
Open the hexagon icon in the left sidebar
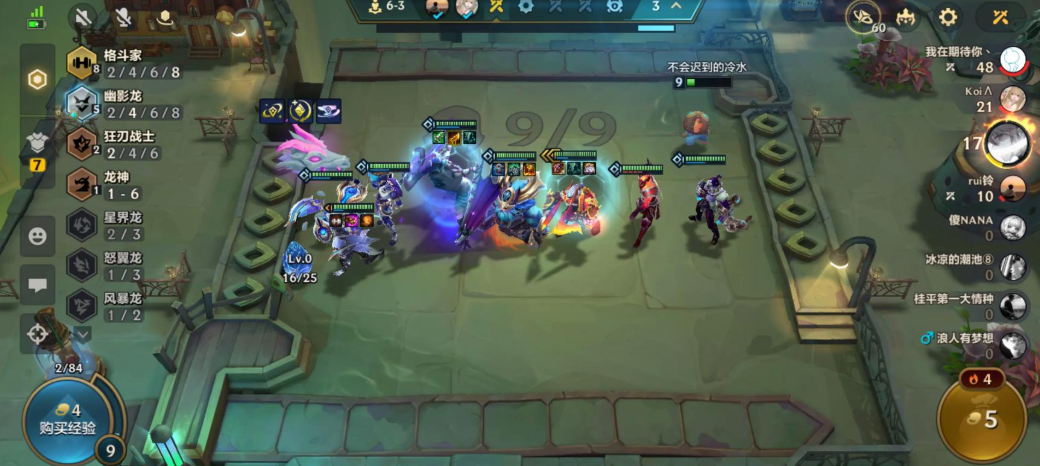click(38, 80)
